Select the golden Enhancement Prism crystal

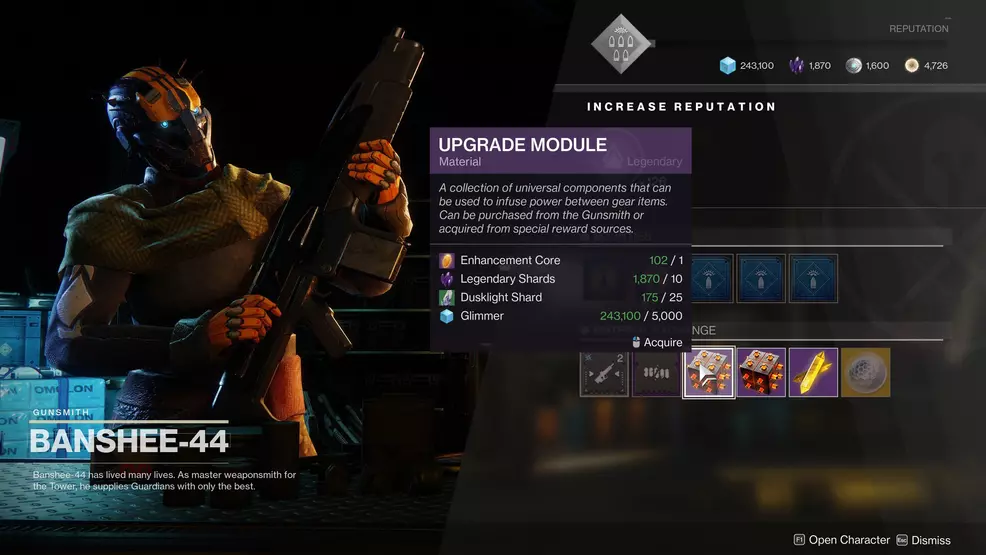coord(813,372)
